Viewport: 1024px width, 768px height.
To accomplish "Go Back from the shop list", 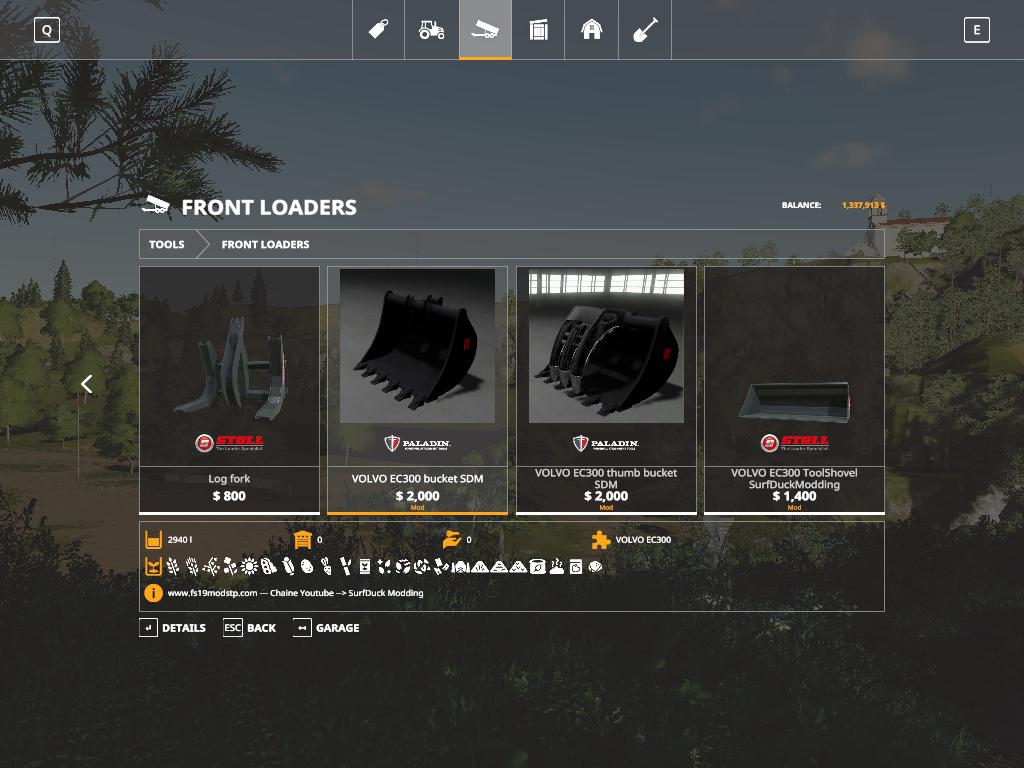I will tap(250, 628).
